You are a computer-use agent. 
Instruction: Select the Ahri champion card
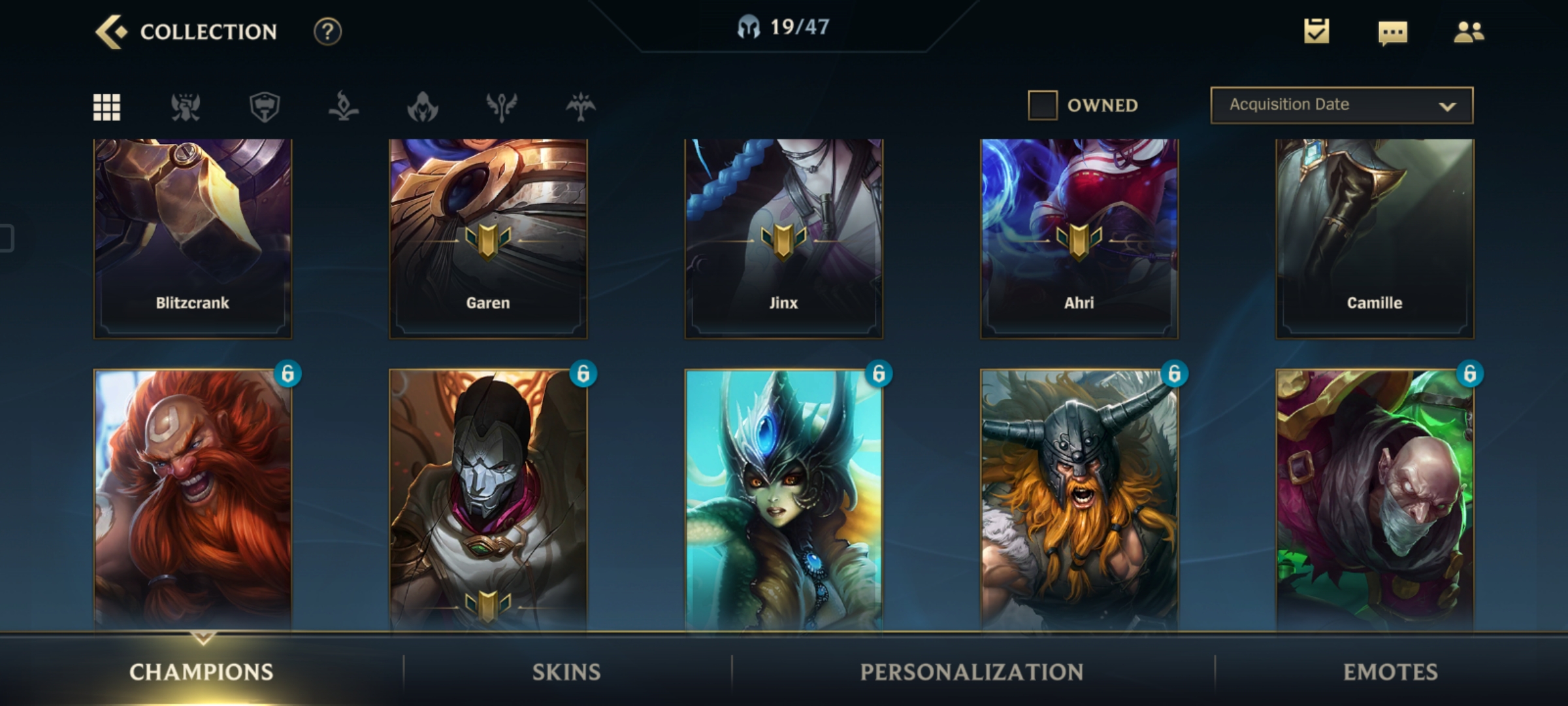[1079, 238]
